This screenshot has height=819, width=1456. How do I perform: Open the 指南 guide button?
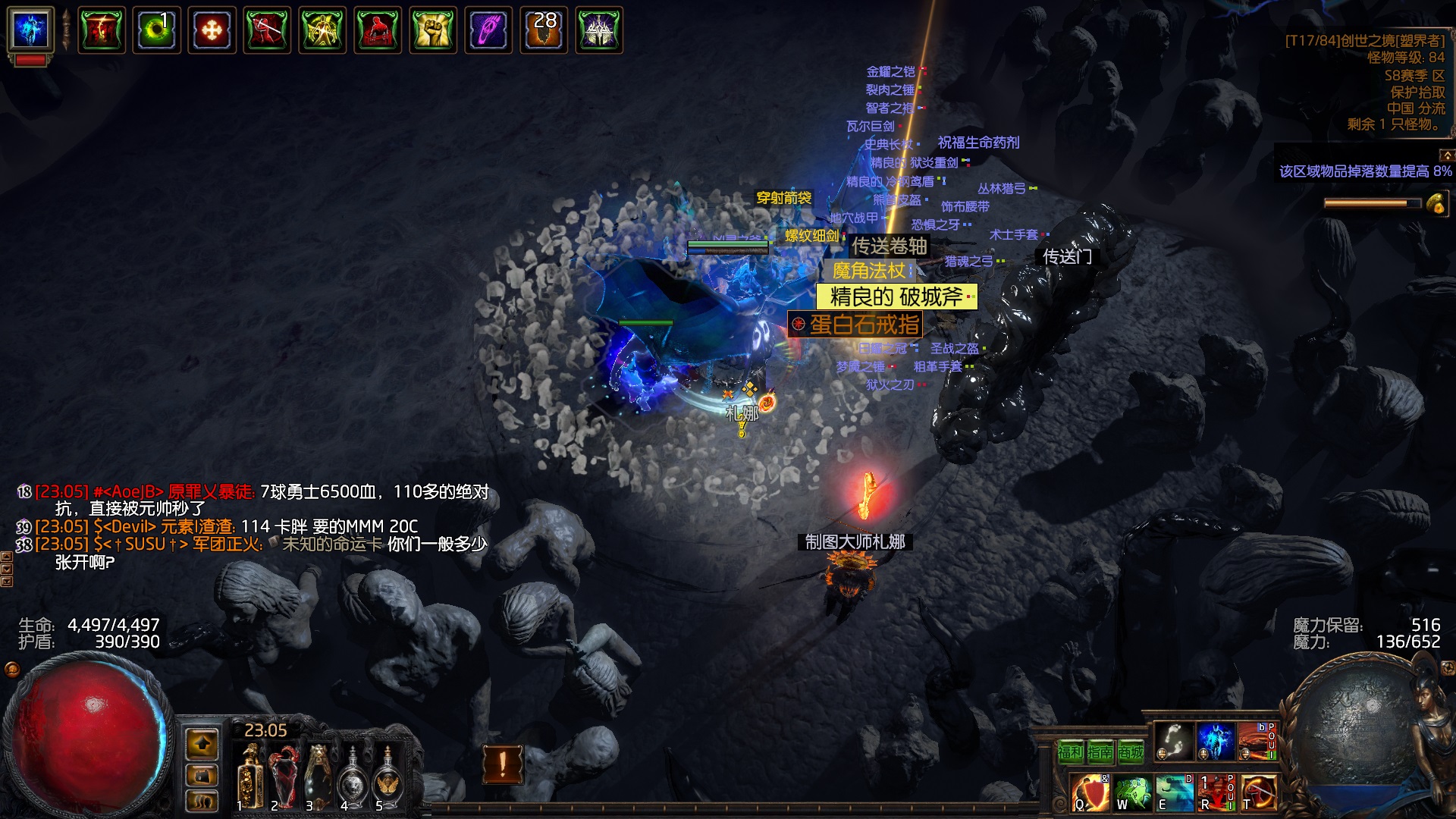pyautogui.click(x=1100, y=752)
